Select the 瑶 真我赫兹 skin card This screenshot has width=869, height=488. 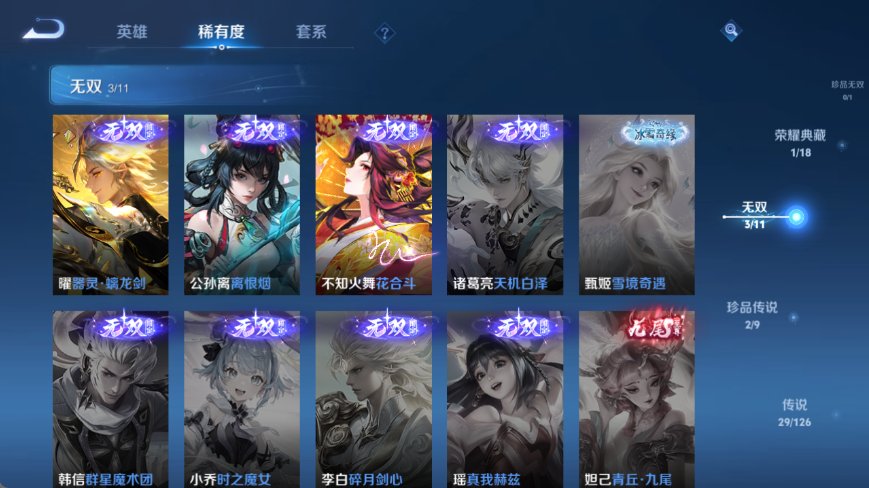click(504, 399)
